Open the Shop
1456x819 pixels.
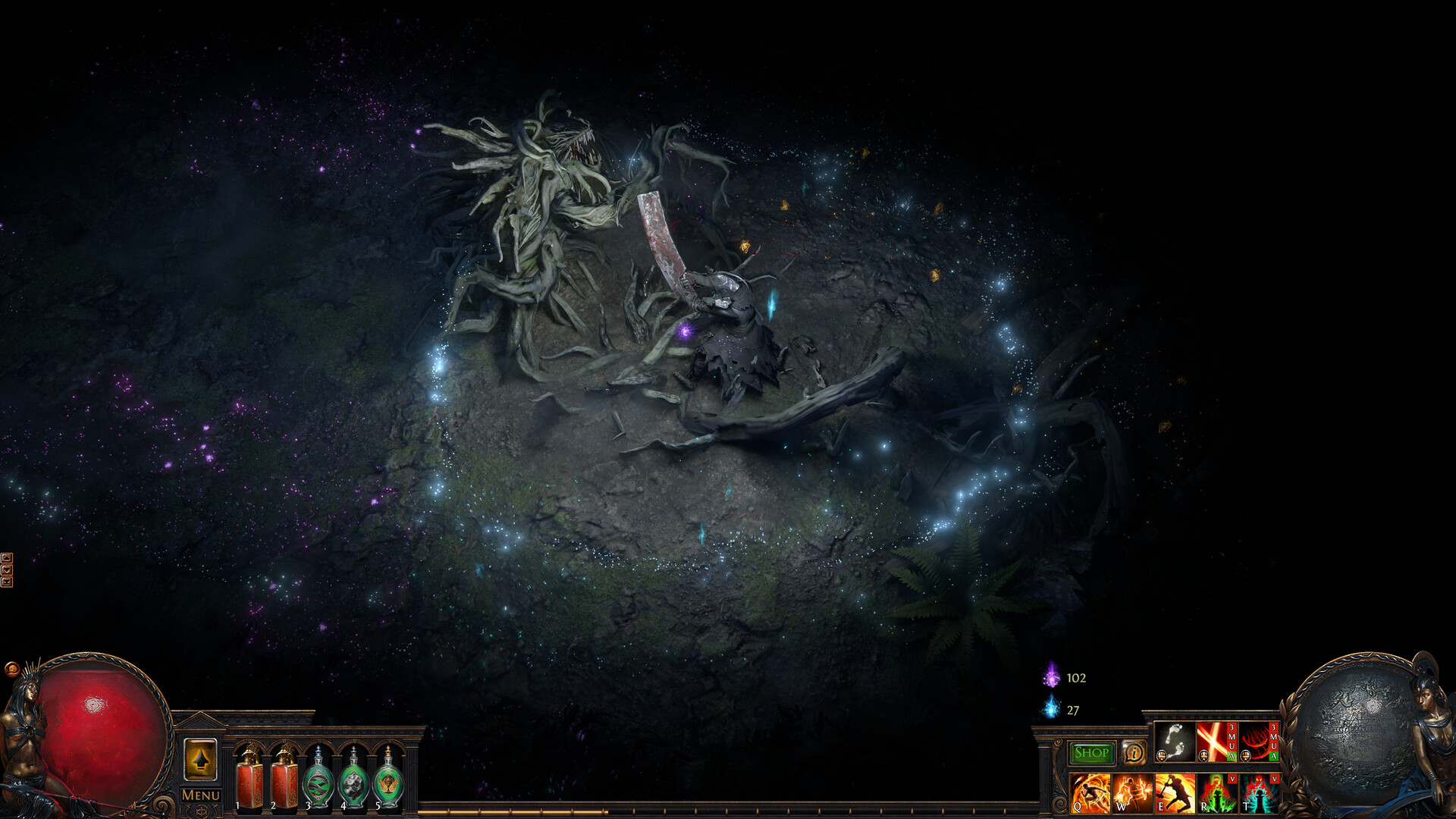(x=1092, y=754)
